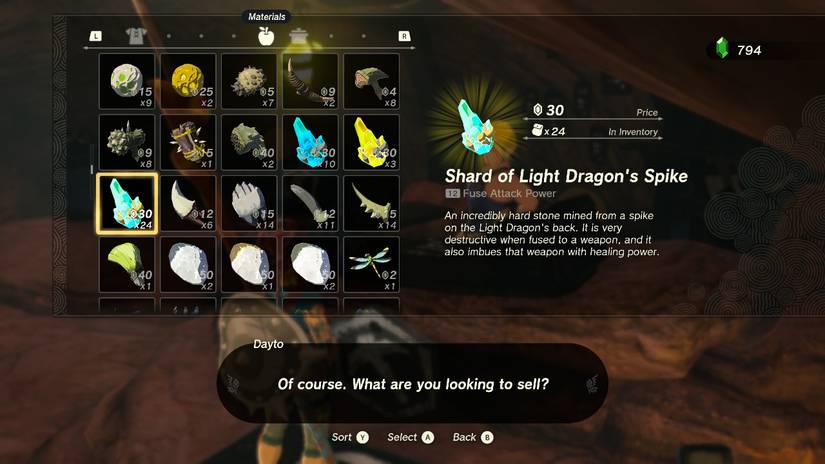This screenshot has height=464, width=825.
Task: Select the white spotted round item x9
Action: pos(127,81)
